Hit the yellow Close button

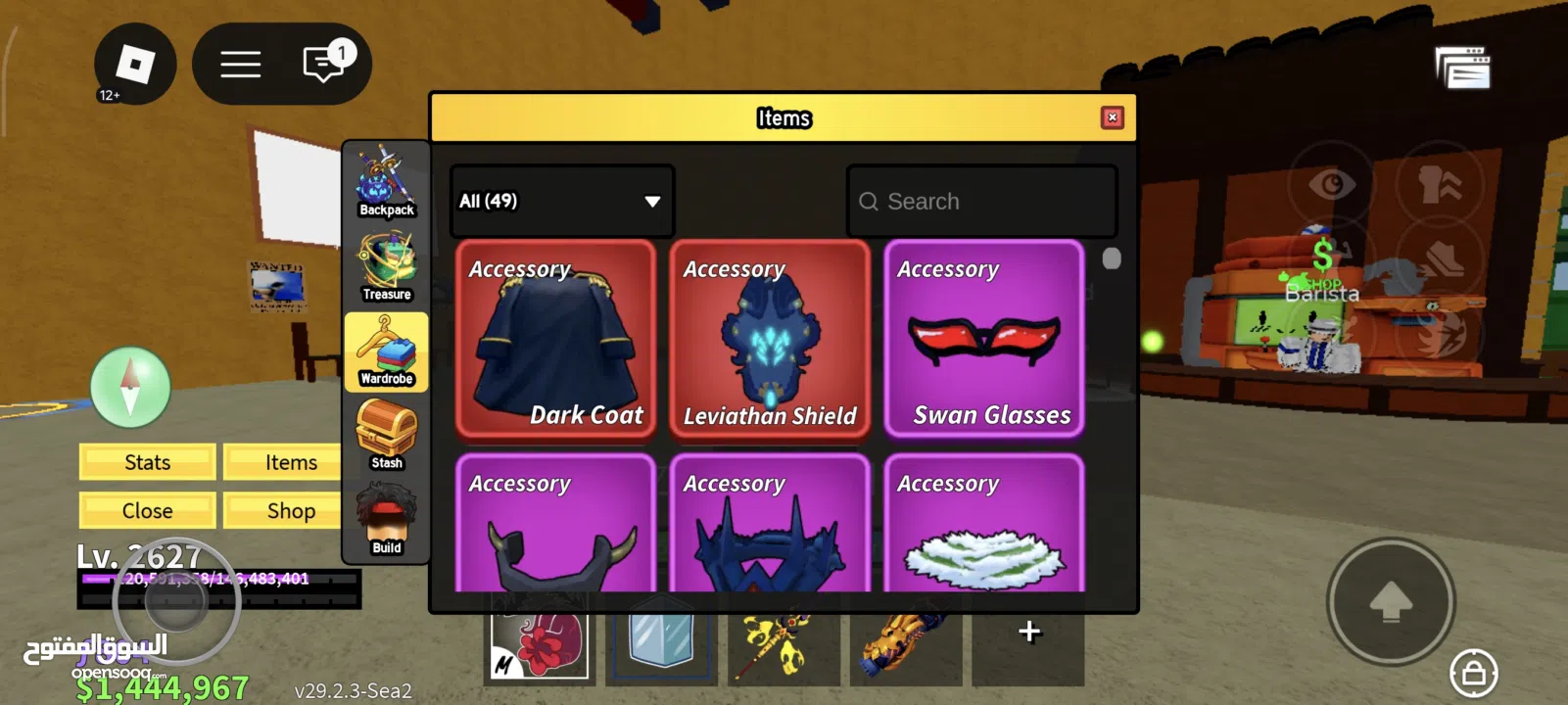[x=148, y=511]
